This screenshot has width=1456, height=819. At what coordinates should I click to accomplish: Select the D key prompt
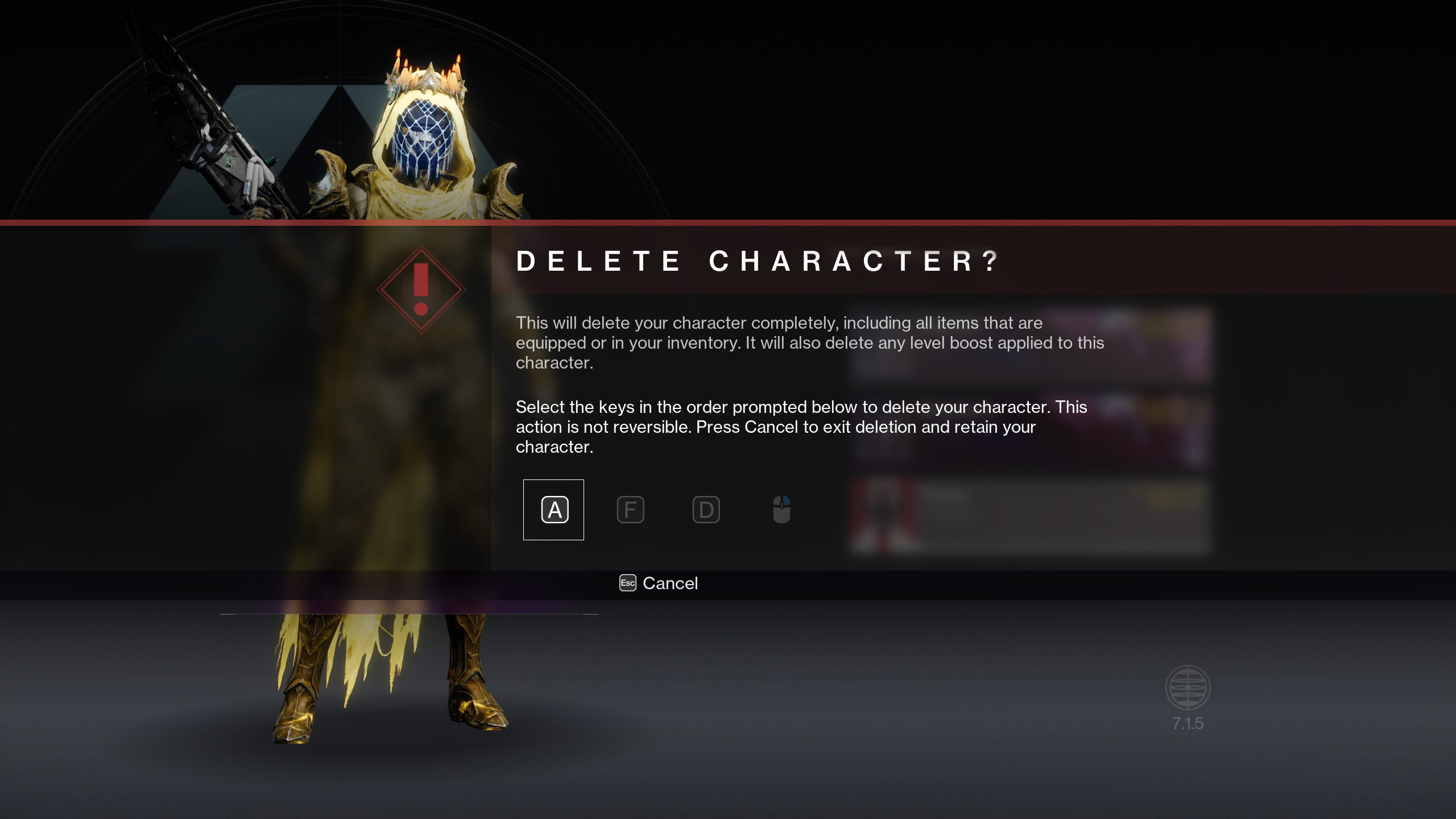point(706,510)
